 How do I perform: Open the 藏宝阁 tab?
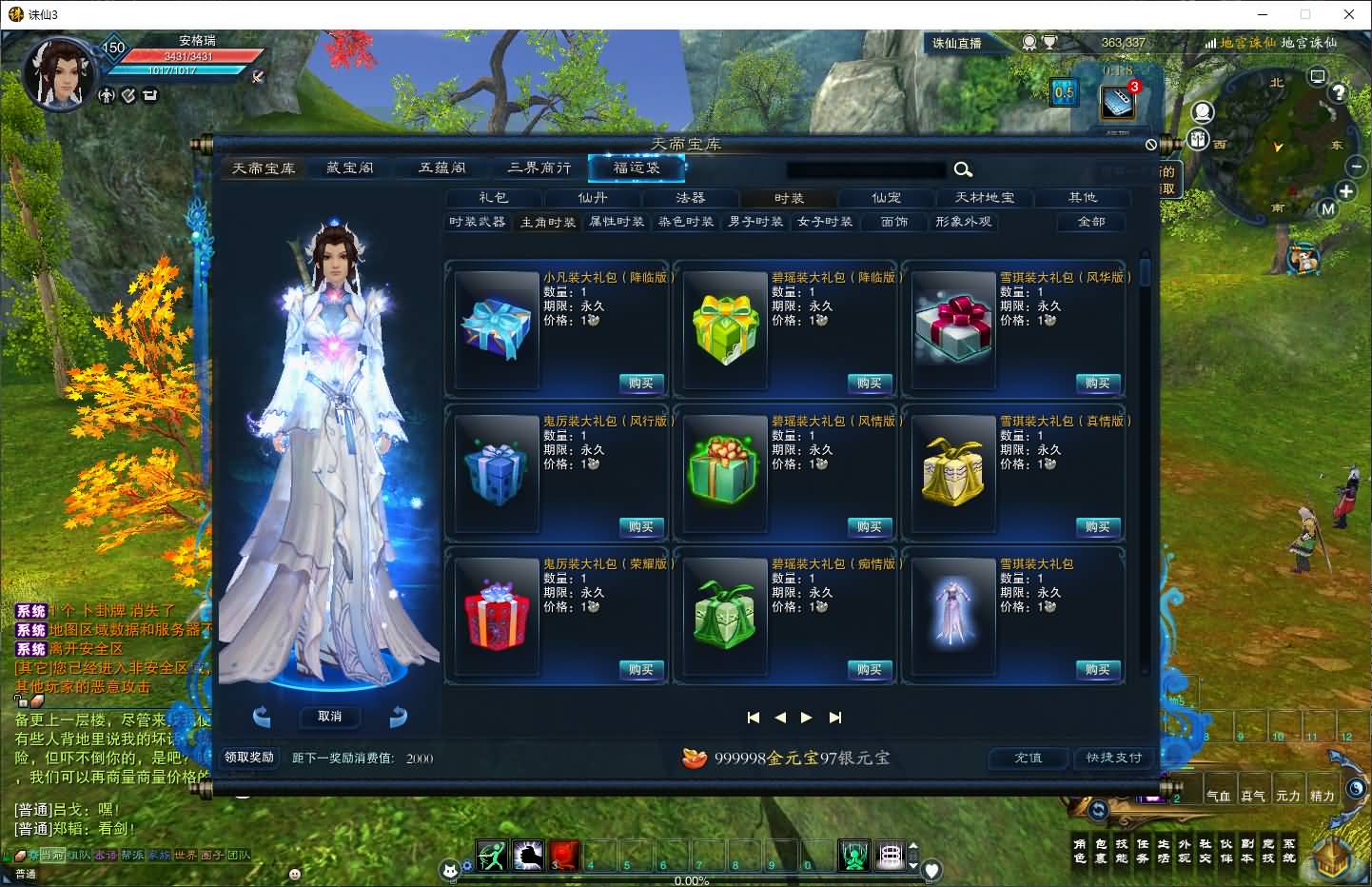pos(350,168)
